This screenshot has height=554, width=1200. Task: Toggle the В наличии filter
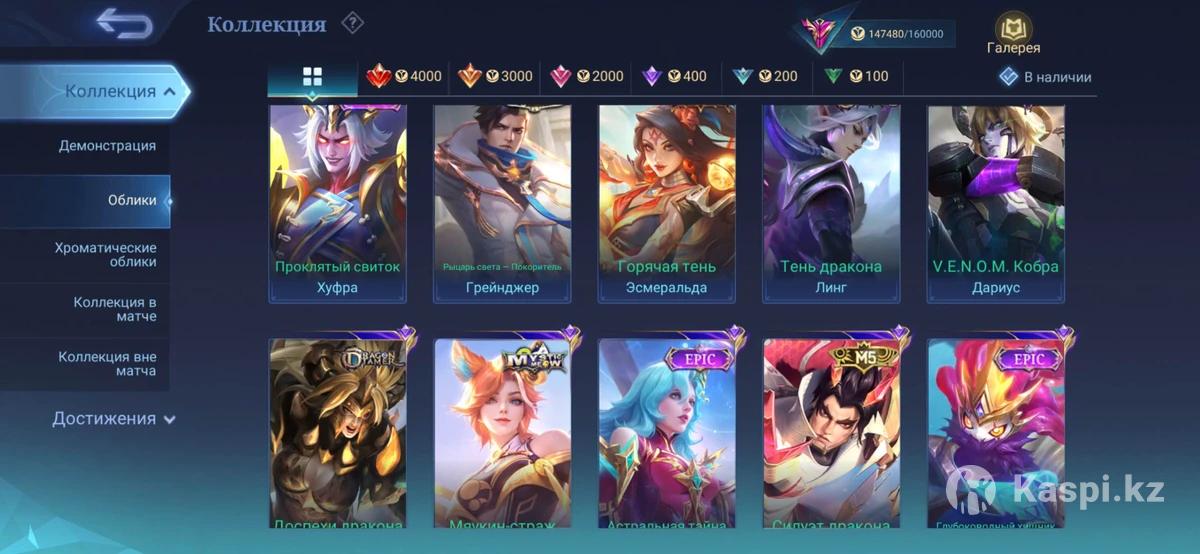(x=1046, y=77)
